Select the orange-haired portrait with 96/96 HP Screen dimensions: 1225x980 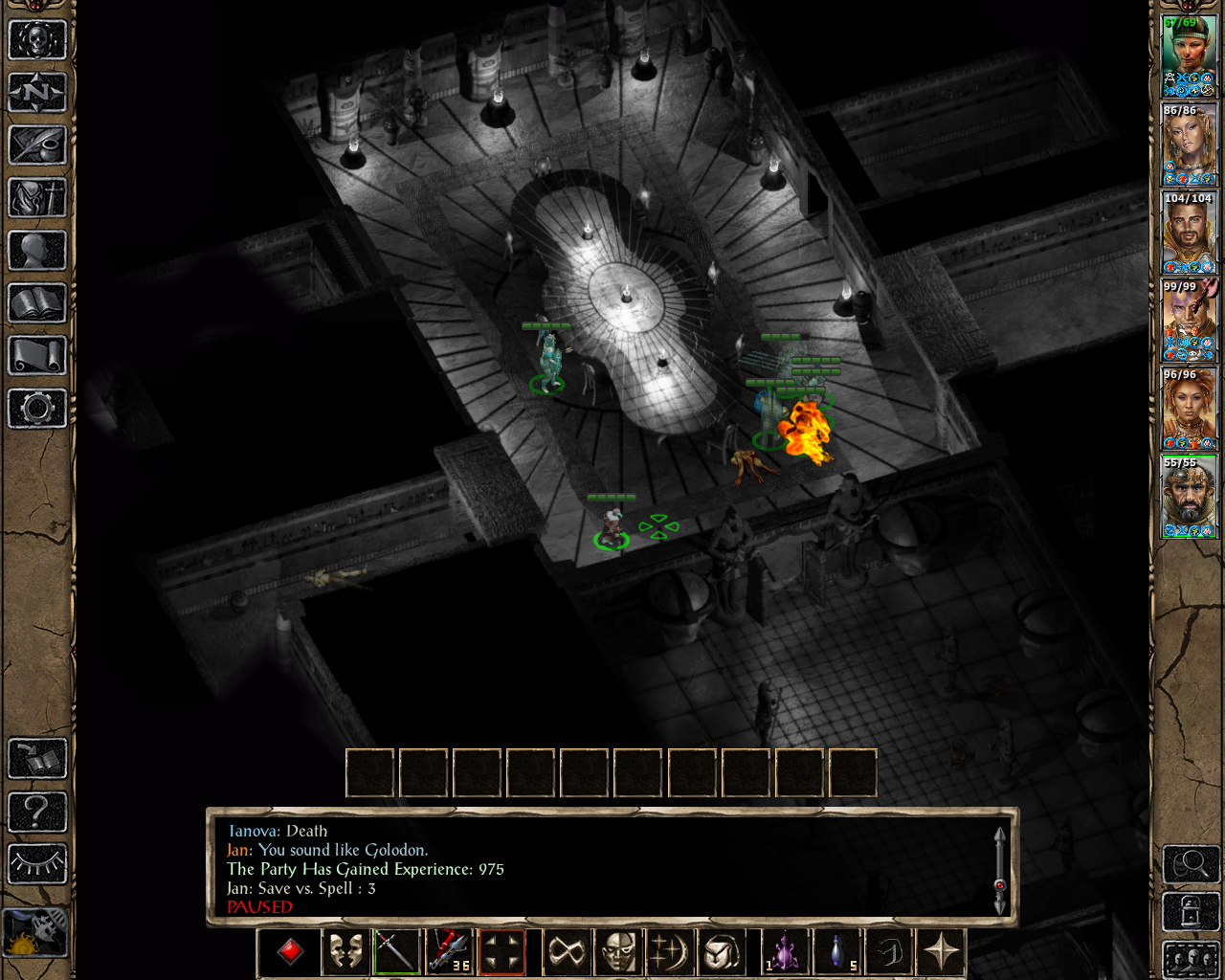[1189, 409]
